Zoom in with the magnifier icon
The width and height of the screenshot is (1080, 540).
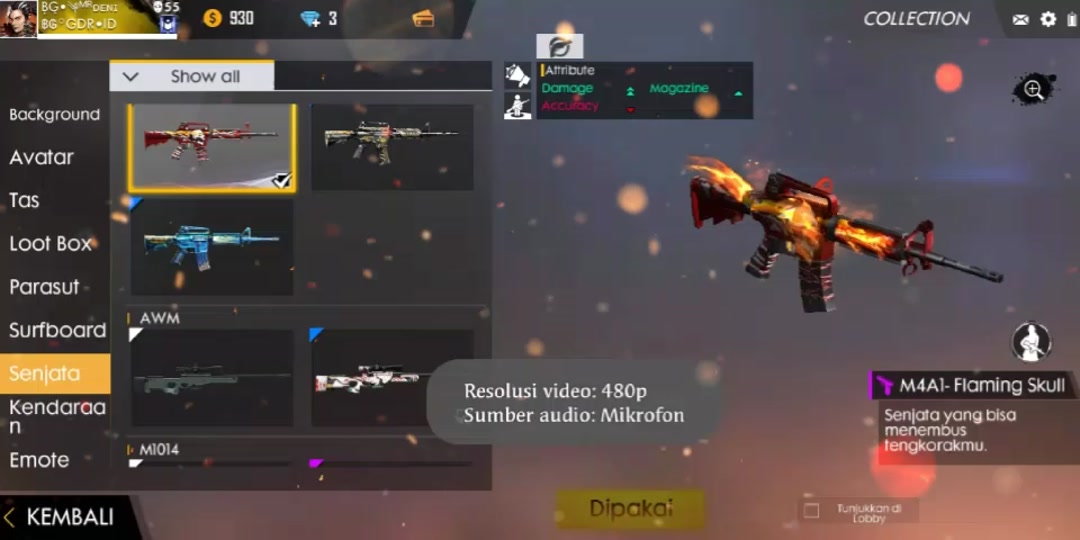(x=1033, y=90)
